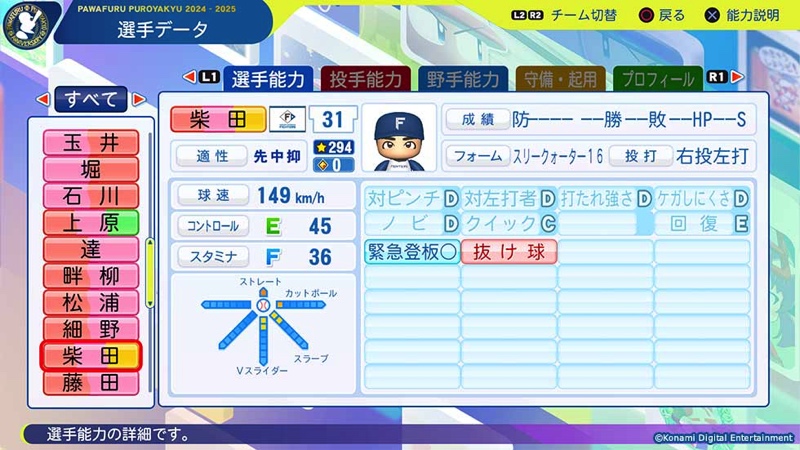800x450 pixels.
Task: Click the right arrow beside すべて filter
Action: click(x=138, y=99)
